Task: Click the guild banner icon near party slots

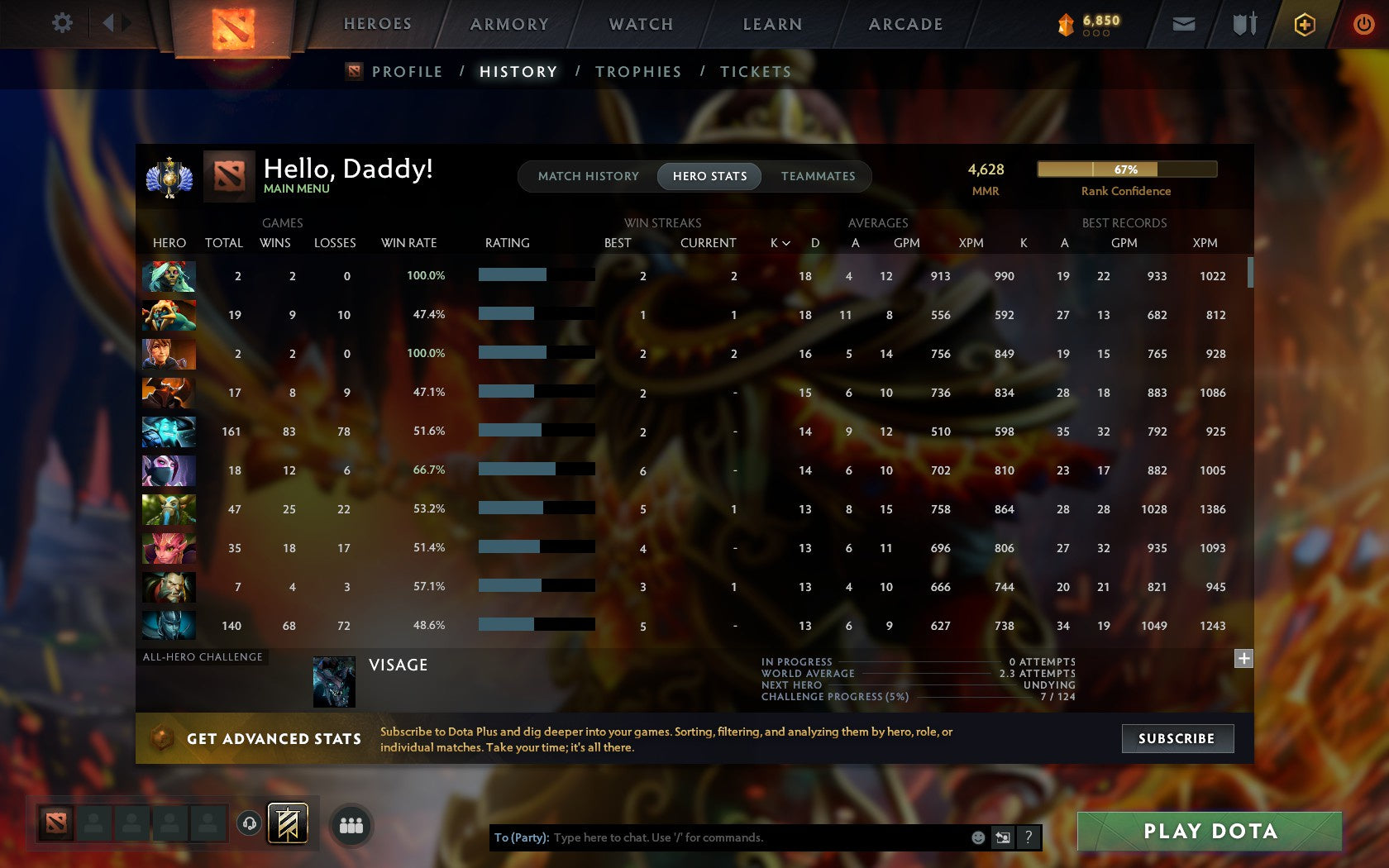Action: (x=287, y=823)
